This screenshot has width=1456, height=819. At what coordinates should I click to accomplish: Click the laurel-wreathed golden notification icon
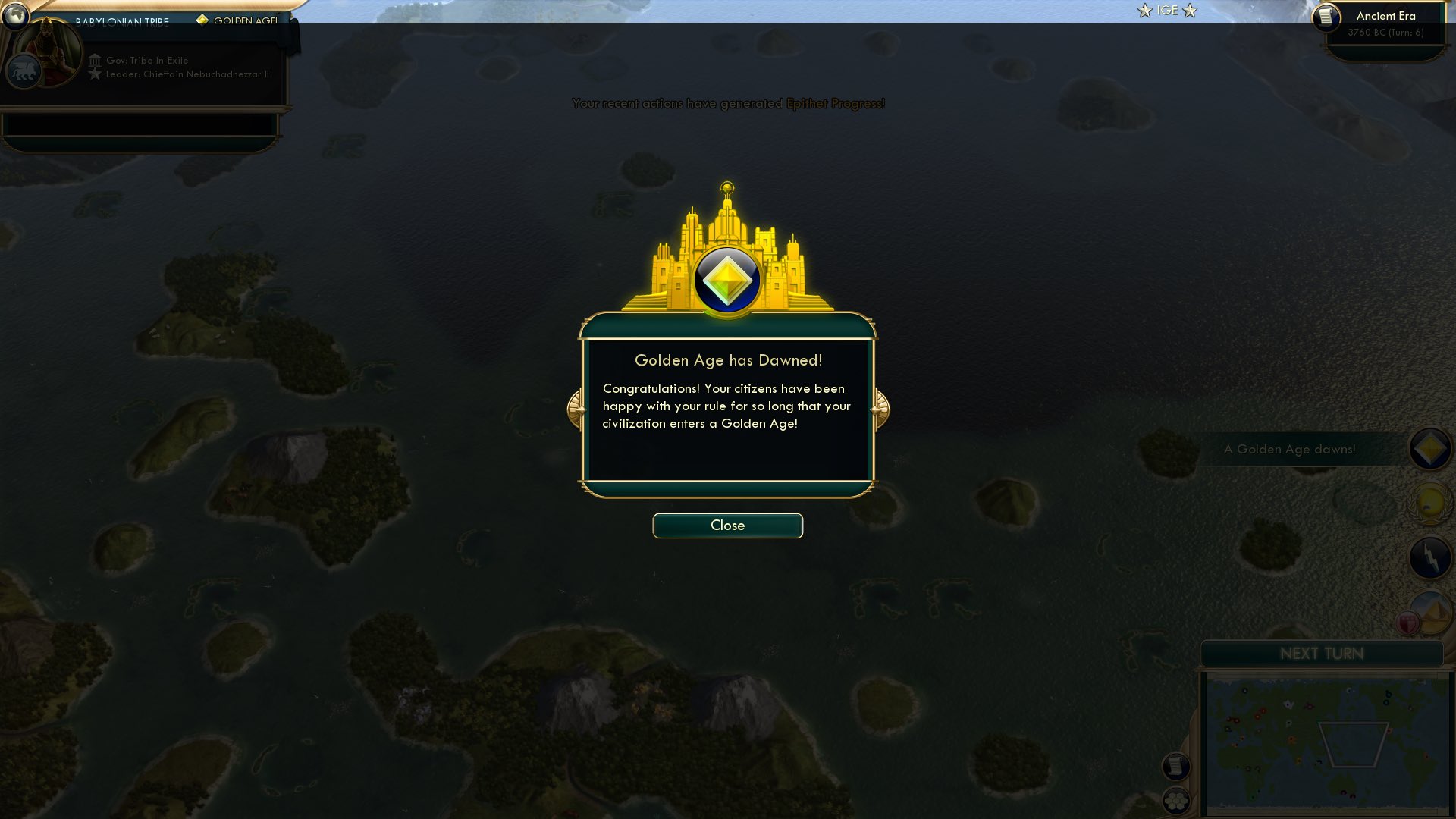pyautogui.click(x=1429, y=502)
